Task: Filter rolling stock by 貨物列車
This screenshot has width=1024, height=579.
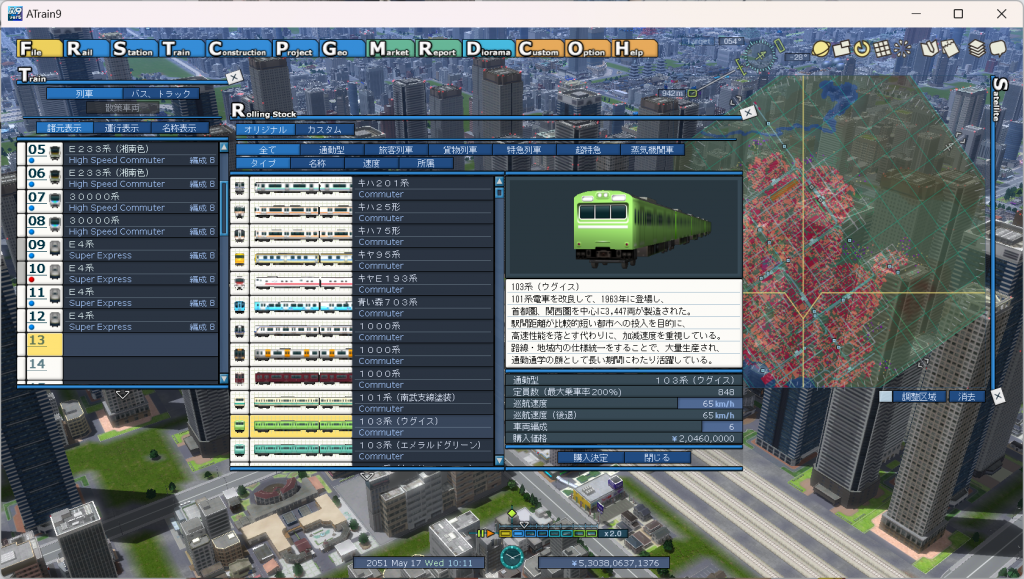Action: pyautogui.click(x=459, y=150)
